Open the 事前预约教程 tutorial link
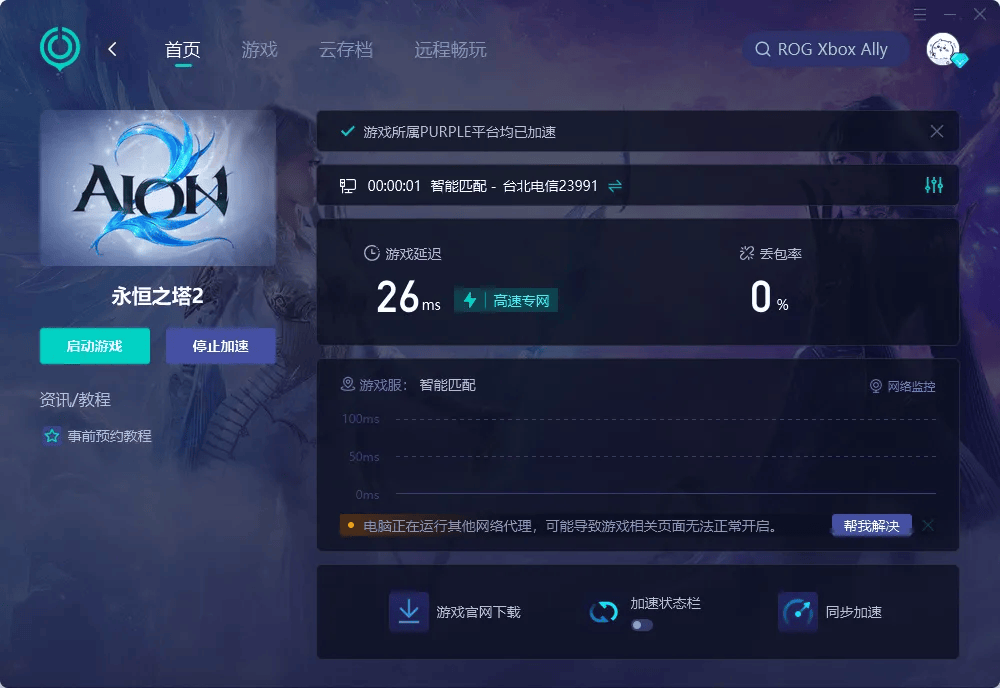This screenshot has height=688, width=1000. coord(109,436)
